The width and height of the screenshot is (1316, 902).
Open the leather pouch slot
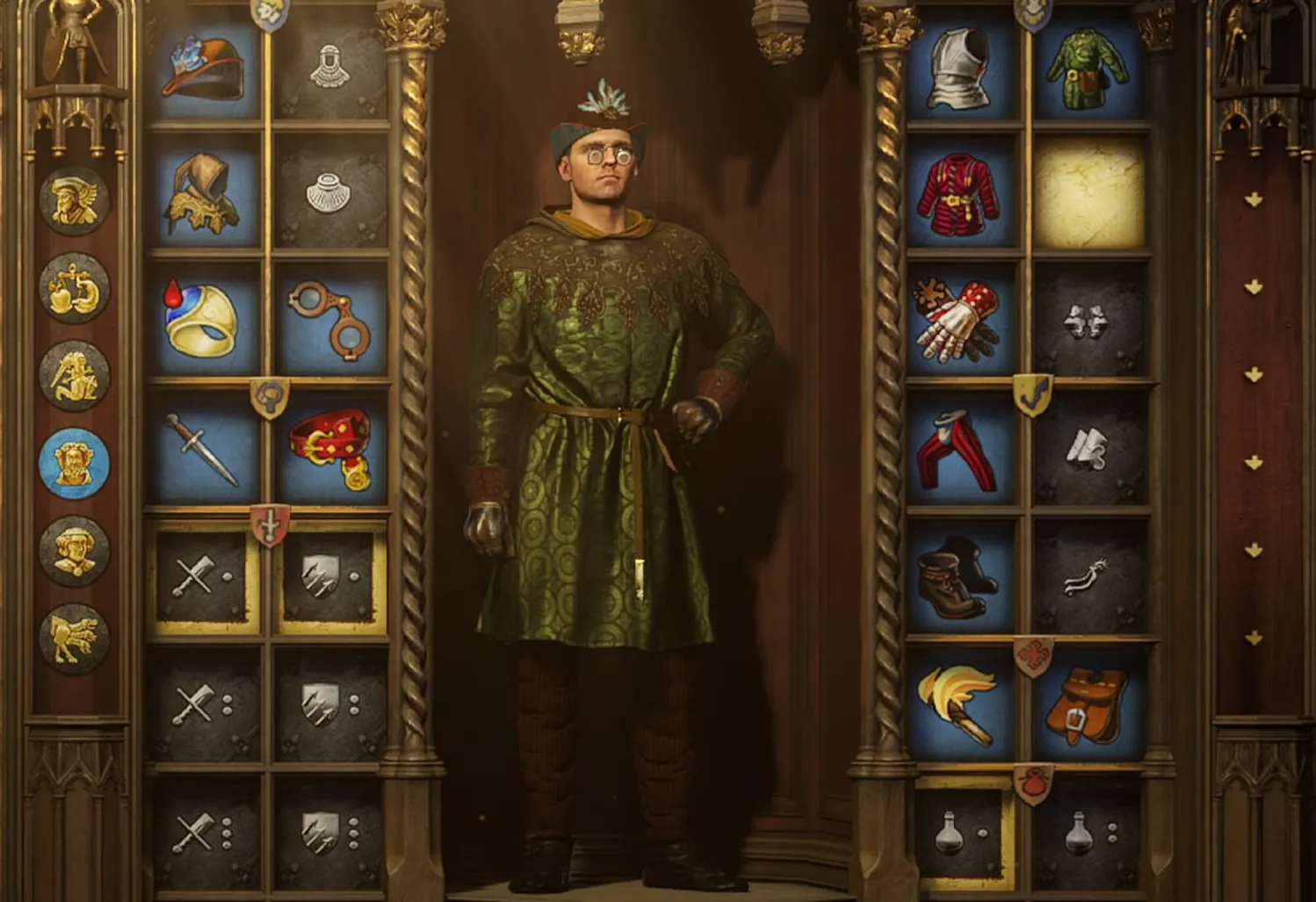[1089, 704]
